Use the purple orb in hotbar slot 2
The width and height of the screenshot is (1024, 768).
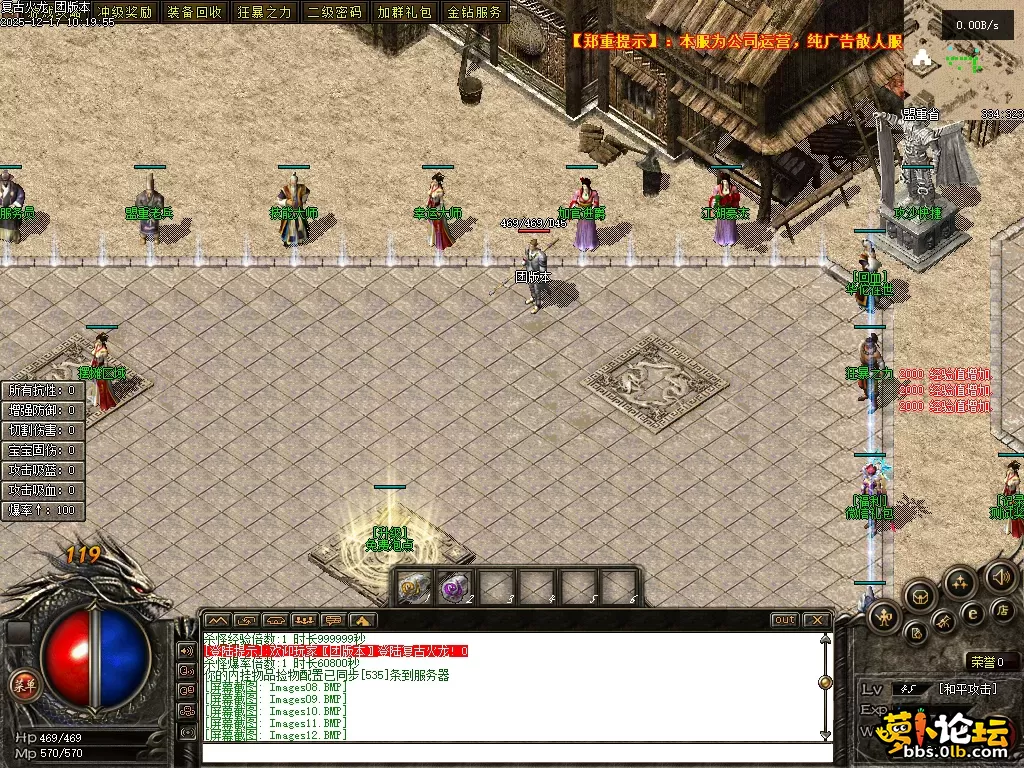(x=454, y=588)
